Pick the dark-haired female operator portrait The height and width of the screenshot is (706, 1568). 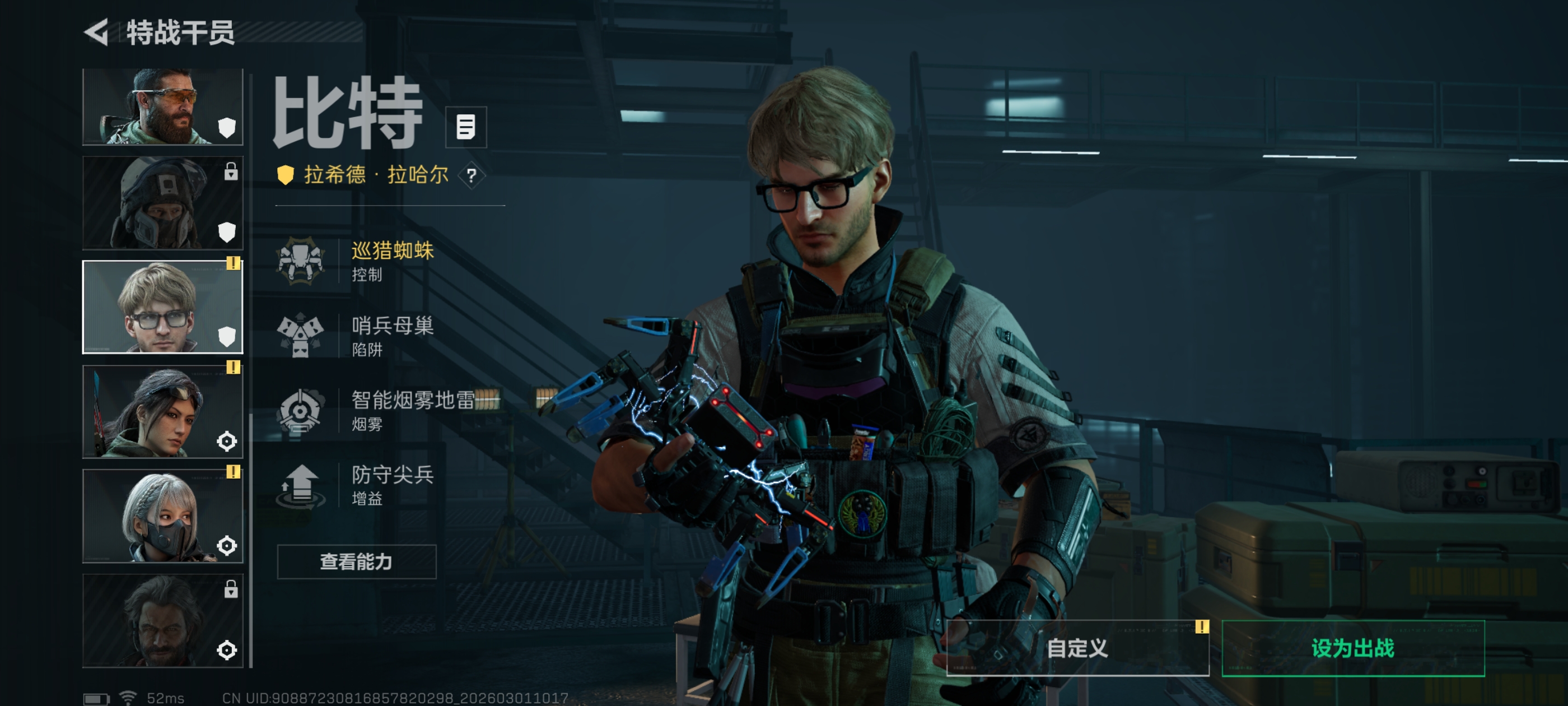(x=162, y=412)
